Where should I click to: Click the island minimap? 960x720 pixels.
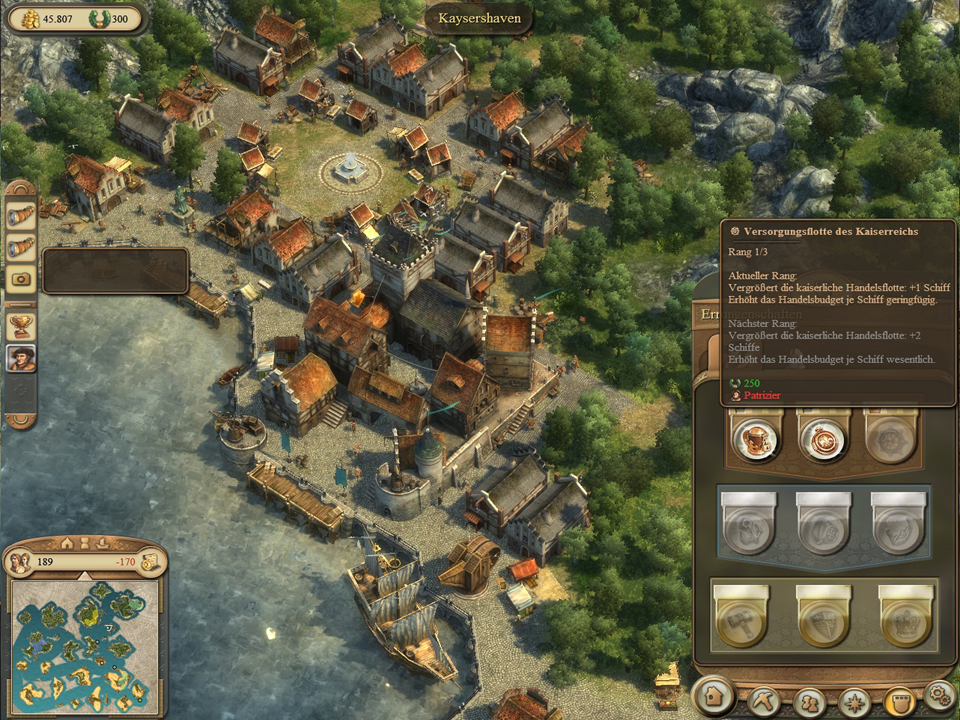[84, 641]
